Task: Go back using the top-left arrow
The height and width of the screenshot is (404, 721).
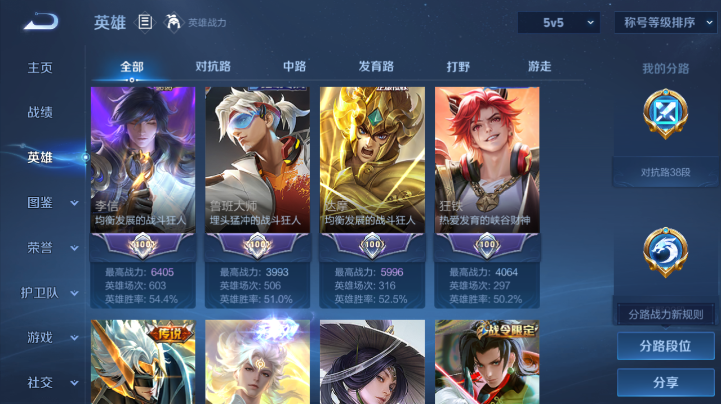Action: [x=41, y=21]
